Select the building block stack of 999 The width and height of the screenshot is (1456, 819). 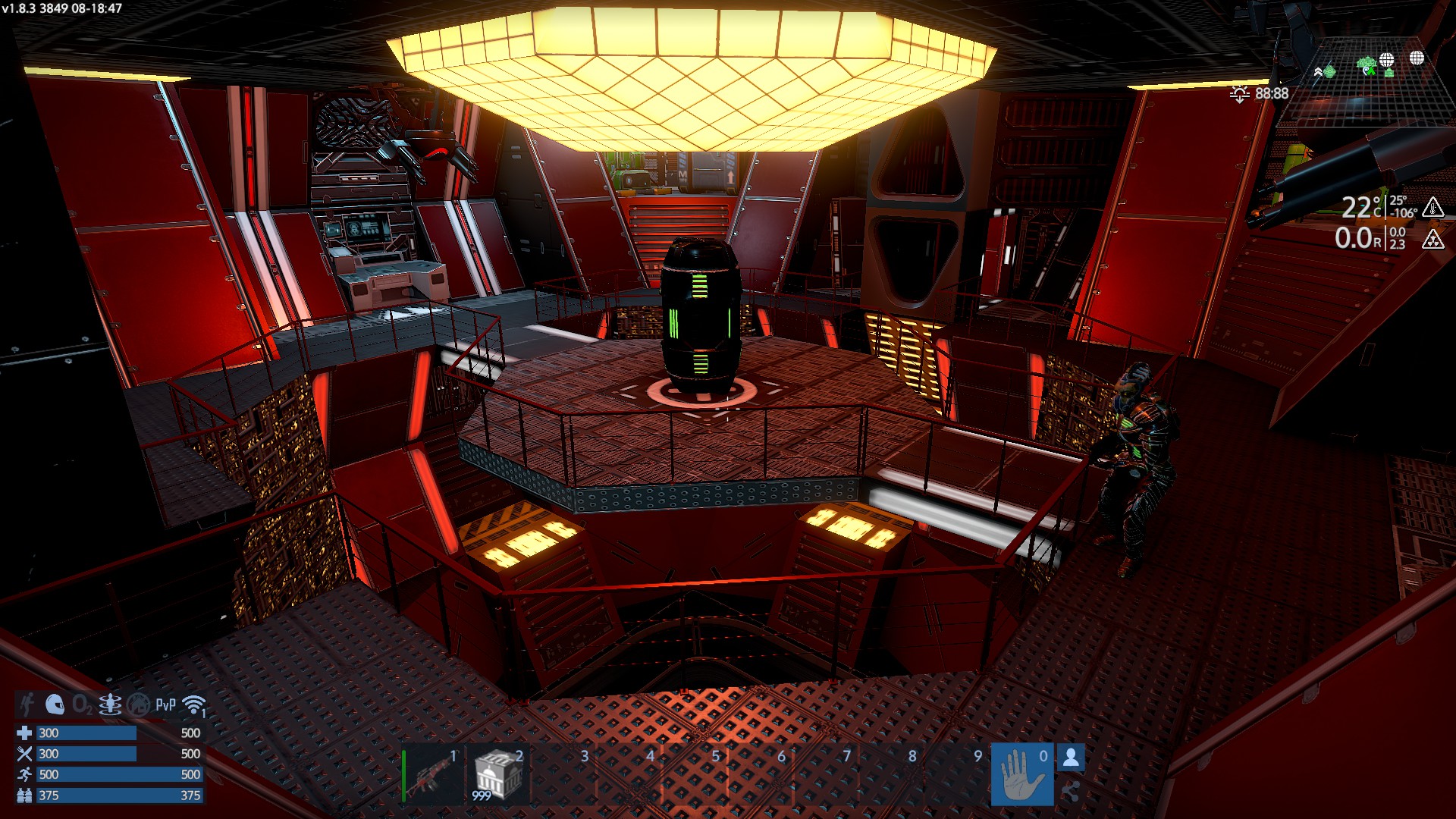click(497, 775)
